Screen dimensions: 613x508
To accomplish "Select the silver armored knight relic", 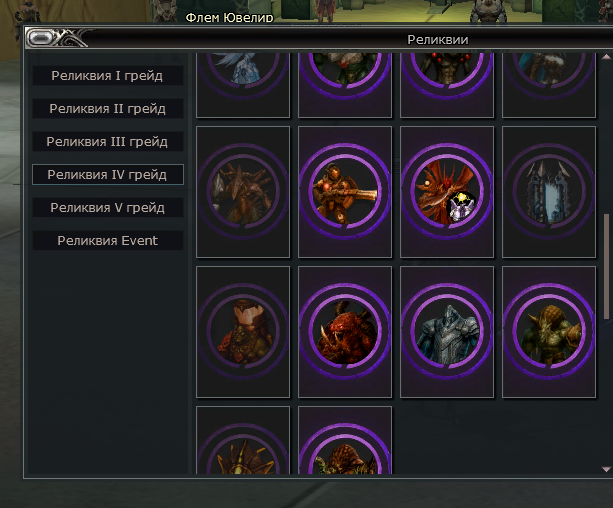I will tap(447, 332).
